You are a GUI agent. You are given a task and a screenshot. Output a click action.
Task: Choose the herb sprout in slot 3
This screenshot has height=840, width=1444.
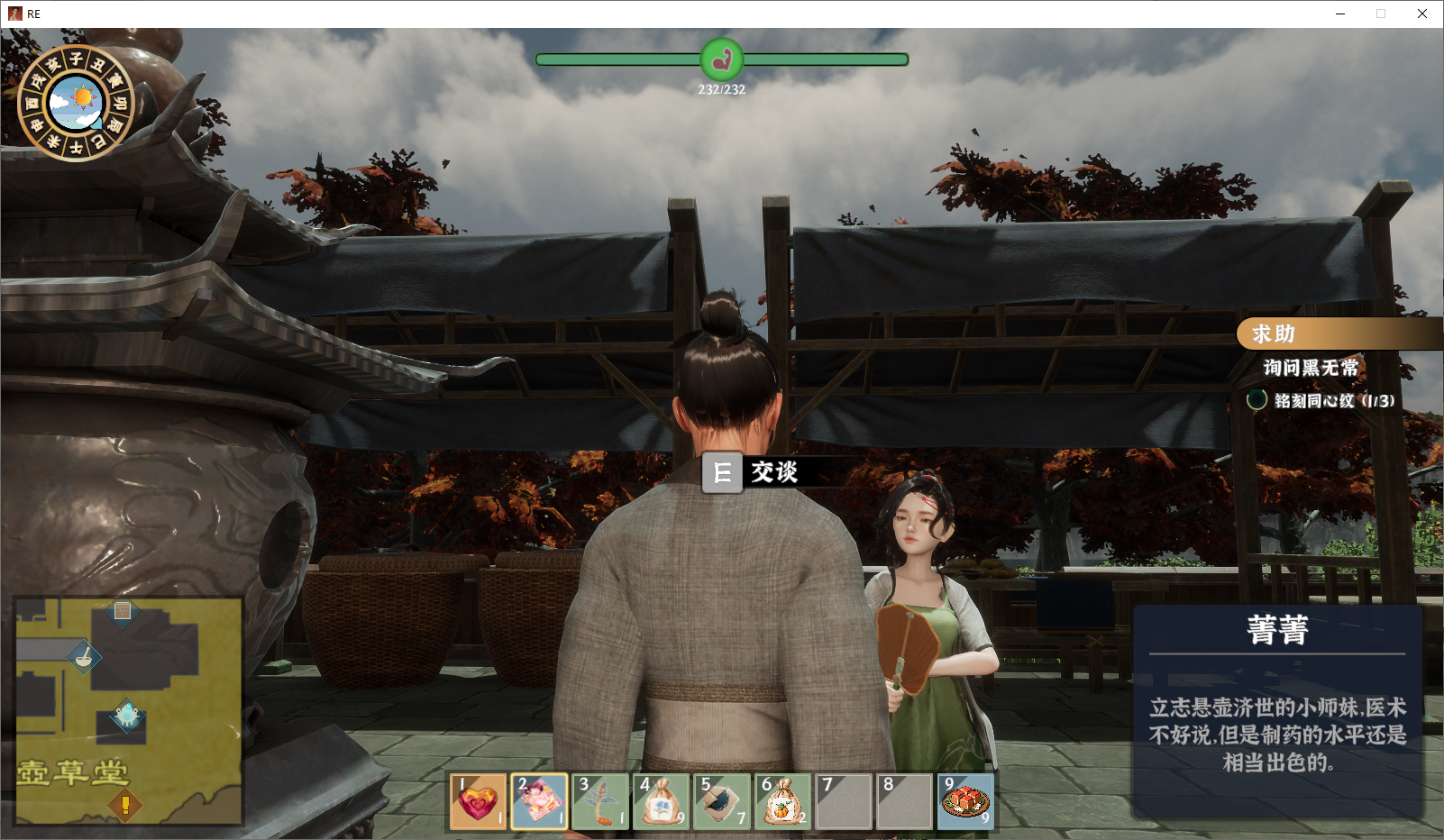click(x=600, y=800)
